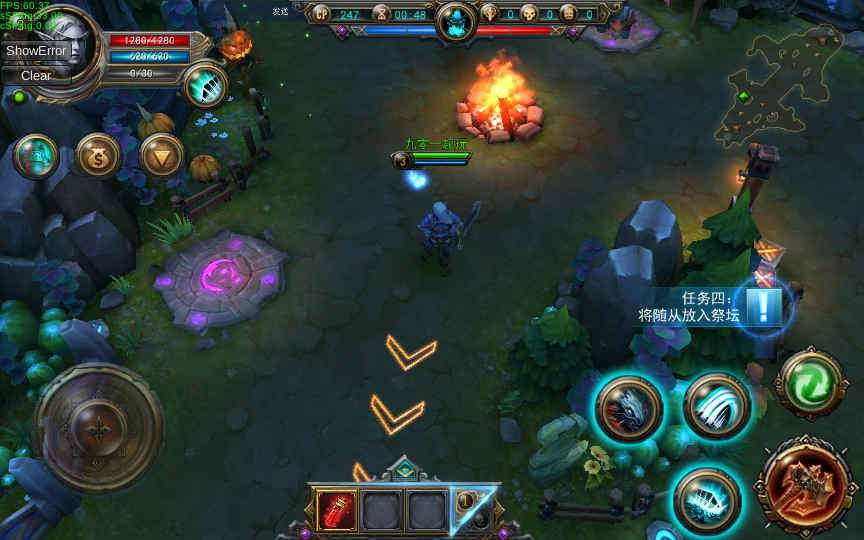The image size is (864, 540).
Task: Use the red potion item slot
Action: (x=337, y=510)
